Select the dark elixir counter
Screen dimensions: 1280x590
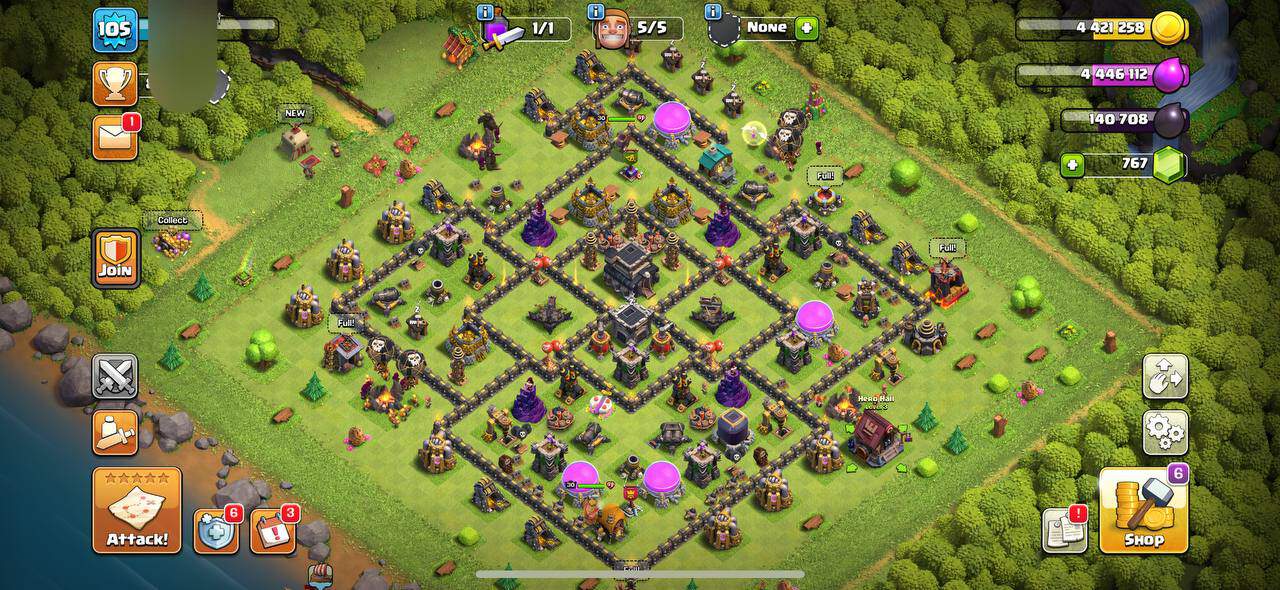[1120, 120]
